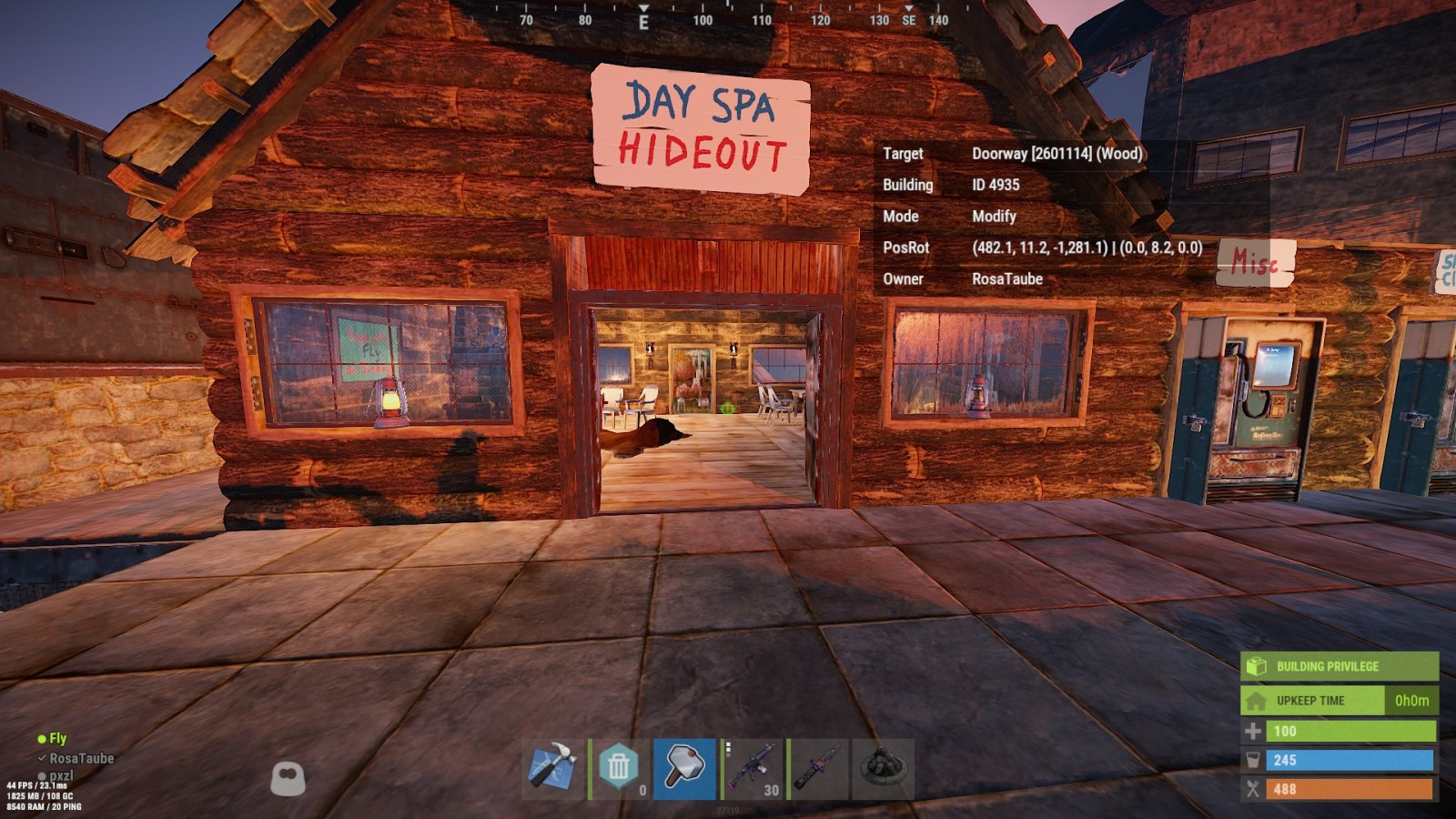This screenshot has width=1456, height=819.
Task: Click the Building Privilege status panel
Action: coord(1339,666)
